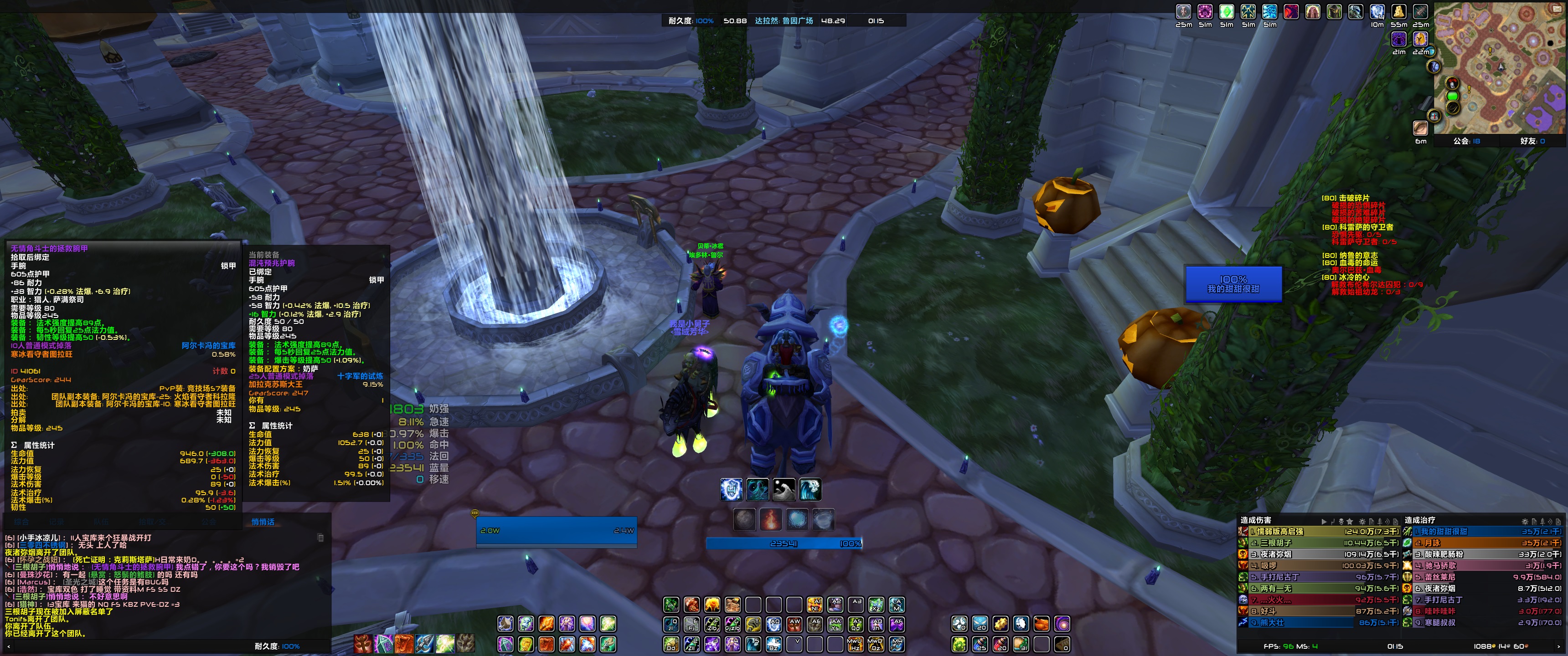
Task: Click the 无情角斗士的拯救腕甲 item link in chat
Action: (132, 567)
